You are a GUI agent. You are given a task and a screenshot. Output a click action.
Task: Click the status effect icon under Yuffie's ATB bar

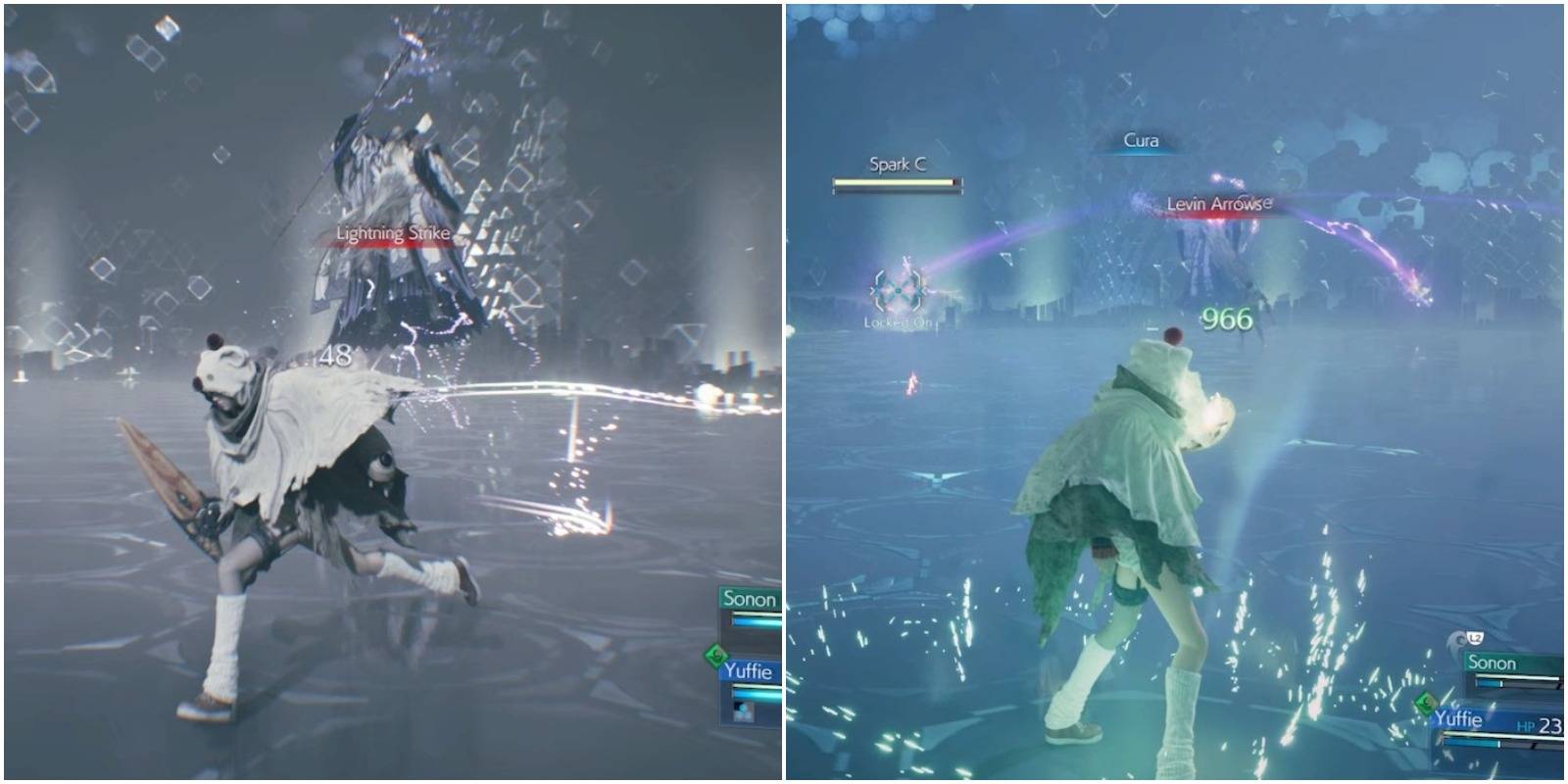click(x=744, y=712)
